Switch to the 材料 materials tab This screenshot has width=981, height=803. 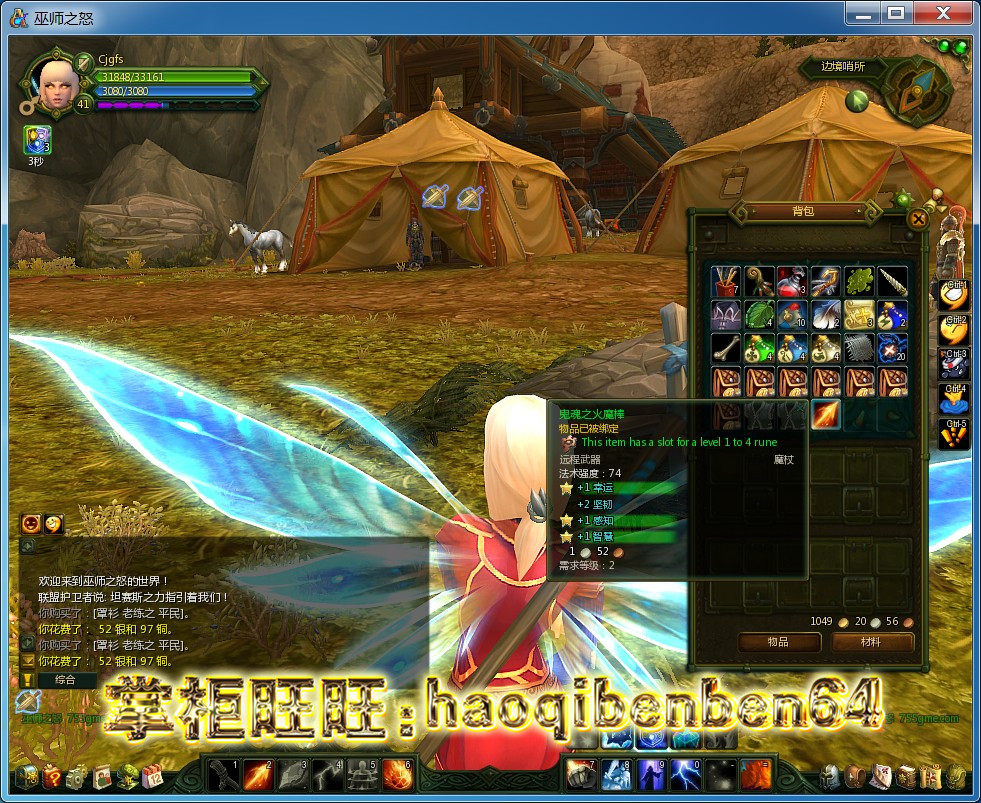(x=870, y=641)
